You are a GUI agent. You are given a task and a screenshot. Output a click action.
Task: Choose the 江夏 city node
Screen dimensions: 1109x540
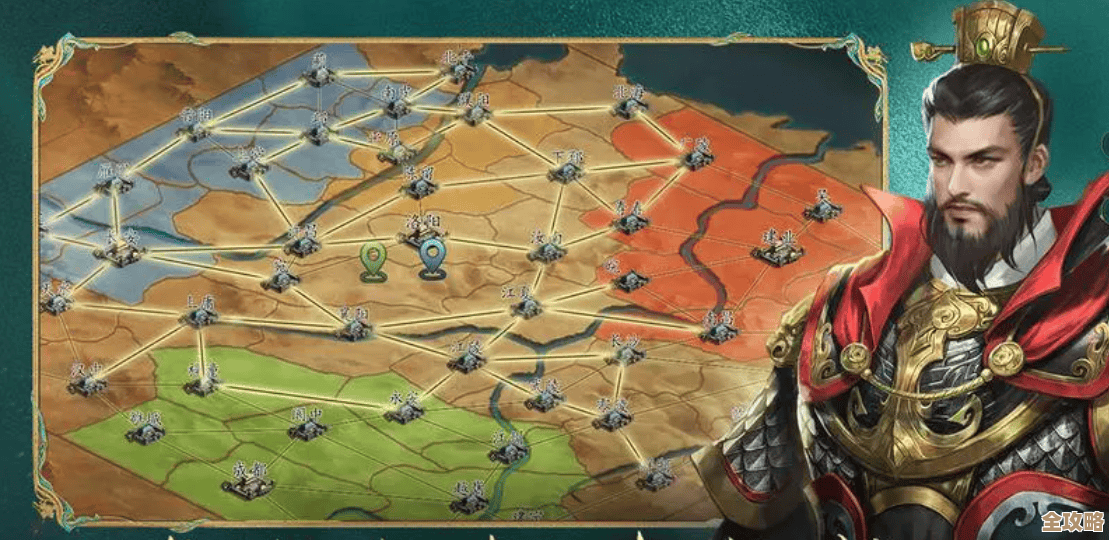click(x=524, y=306)
